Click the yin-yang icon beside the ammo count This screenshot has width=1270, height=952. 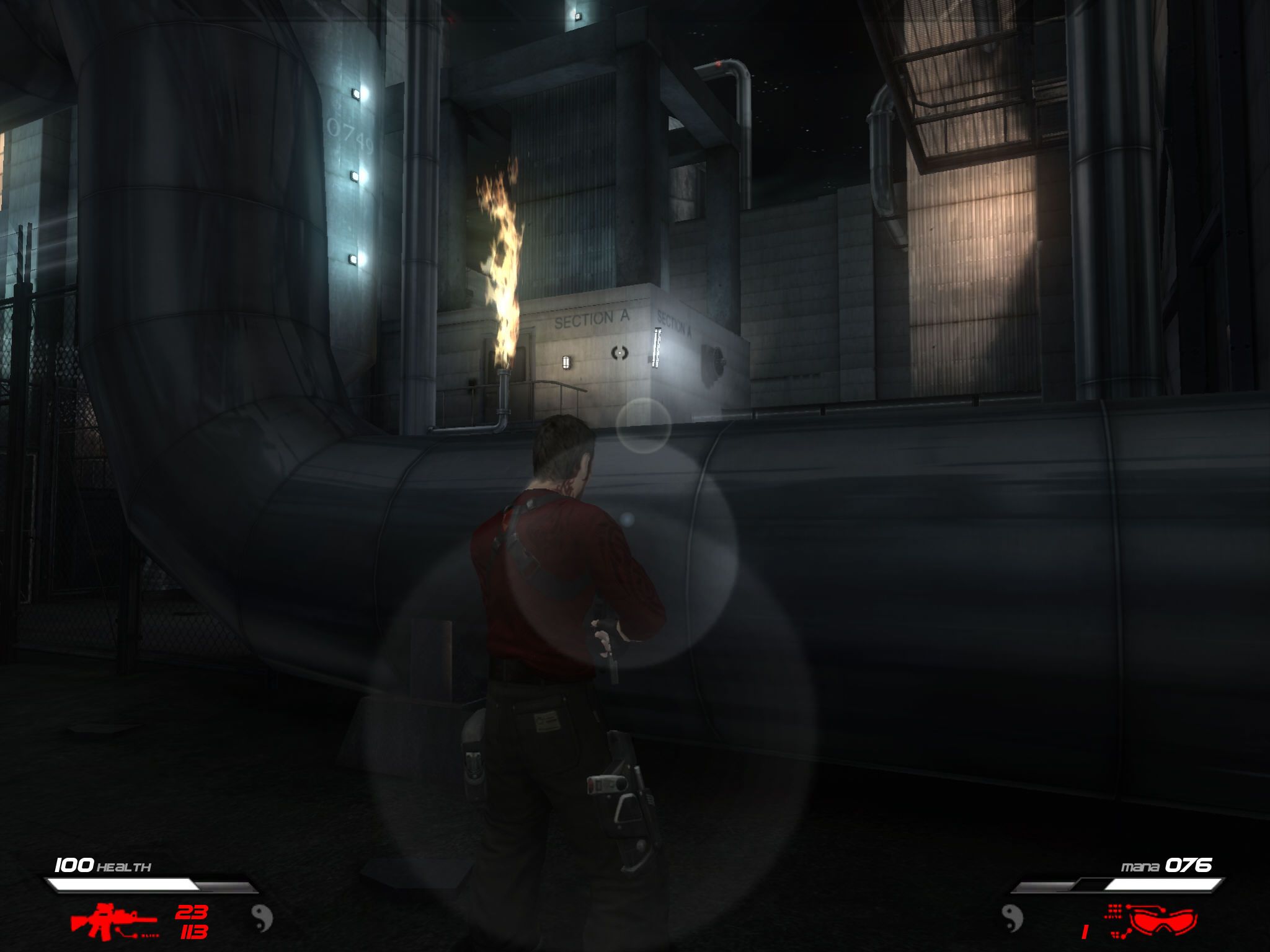[x=262, y=918]
